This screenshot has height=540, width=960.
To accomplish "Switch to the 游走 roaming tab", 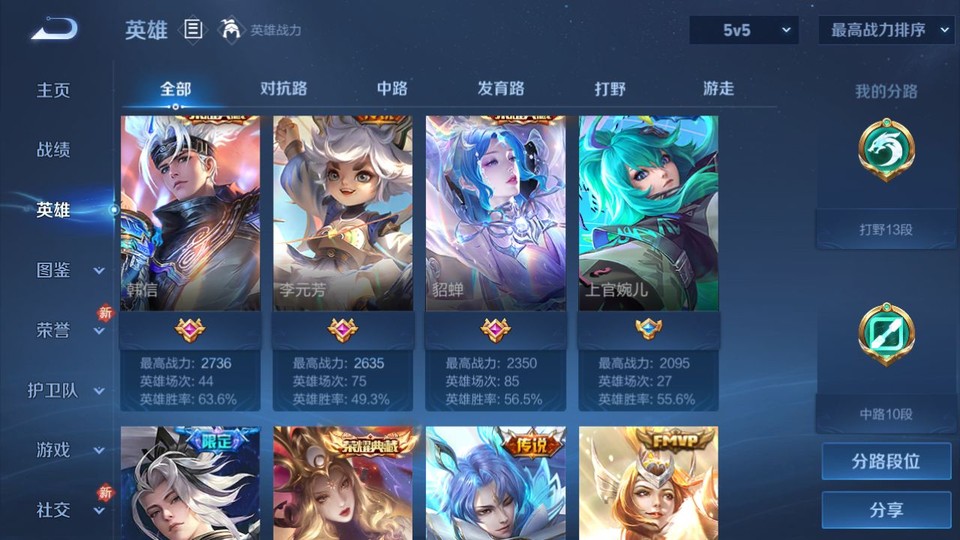I will pos(718,88).
